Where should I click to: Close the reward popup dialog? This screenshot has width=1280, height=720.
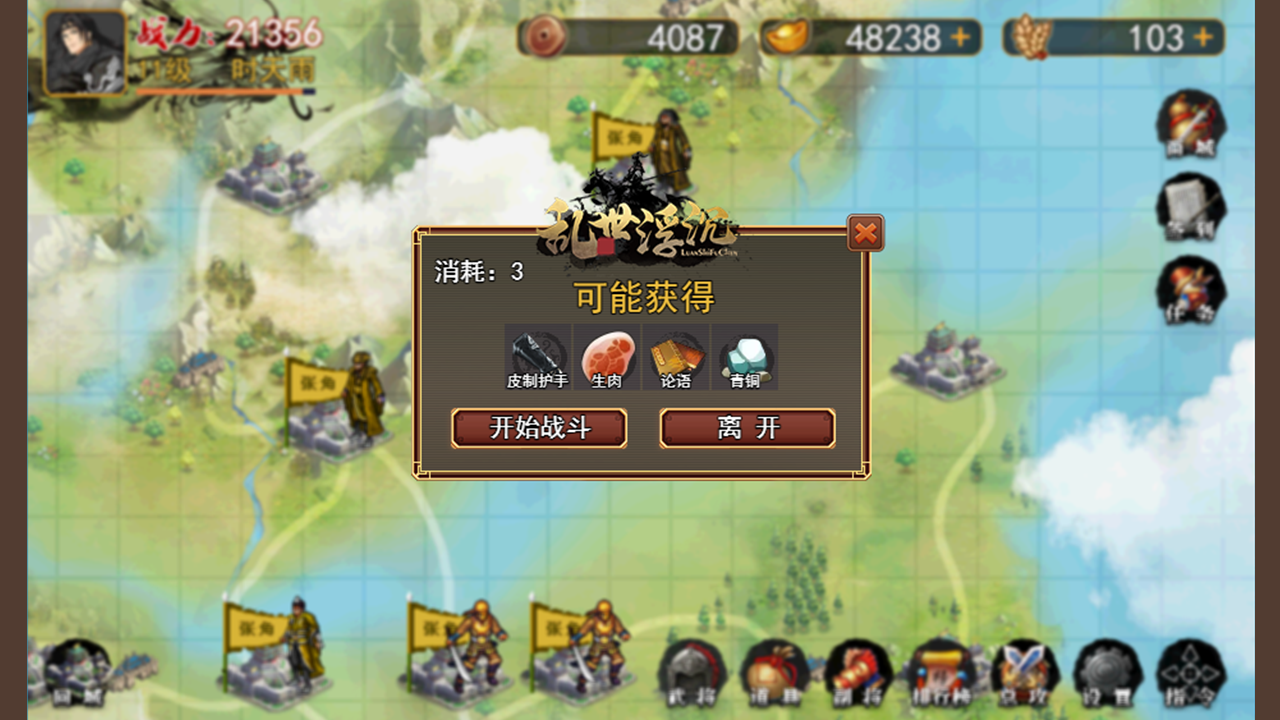pyautogui.click(x=866, y=233)
